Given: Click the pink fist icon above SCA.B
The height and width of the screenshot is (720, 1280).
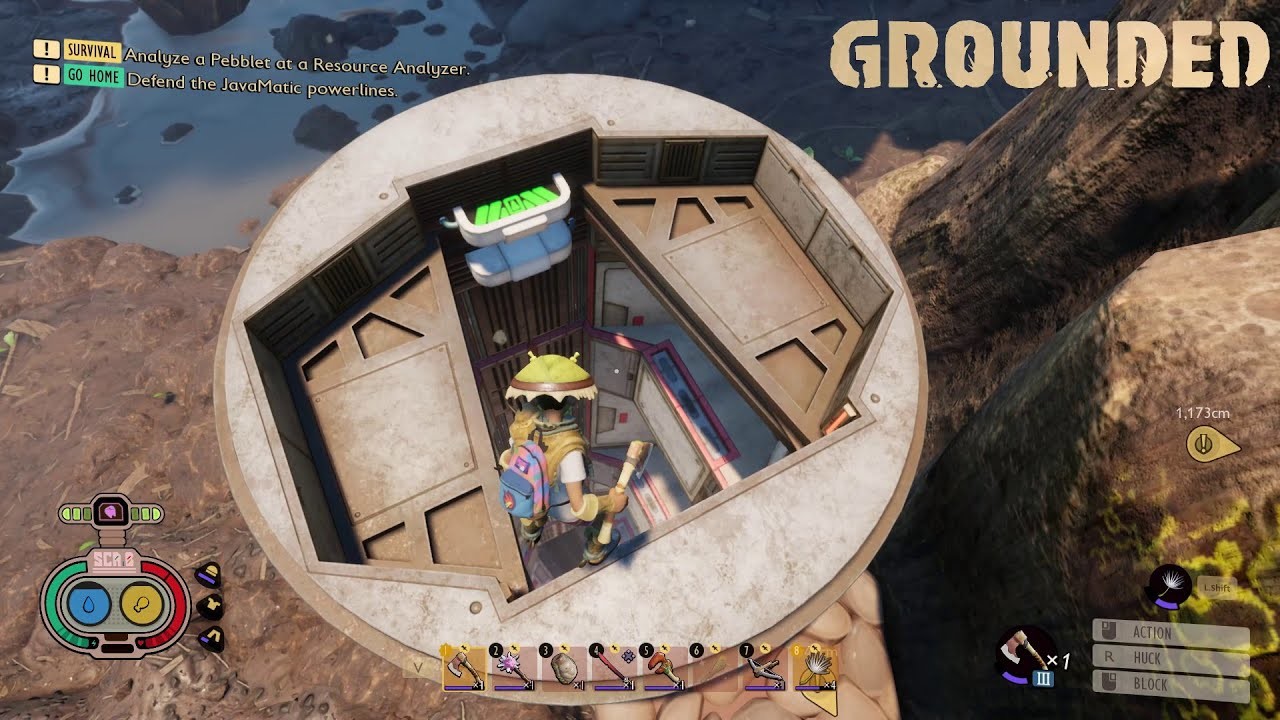Looking at the screenshot, I should (x=111, y=513).
